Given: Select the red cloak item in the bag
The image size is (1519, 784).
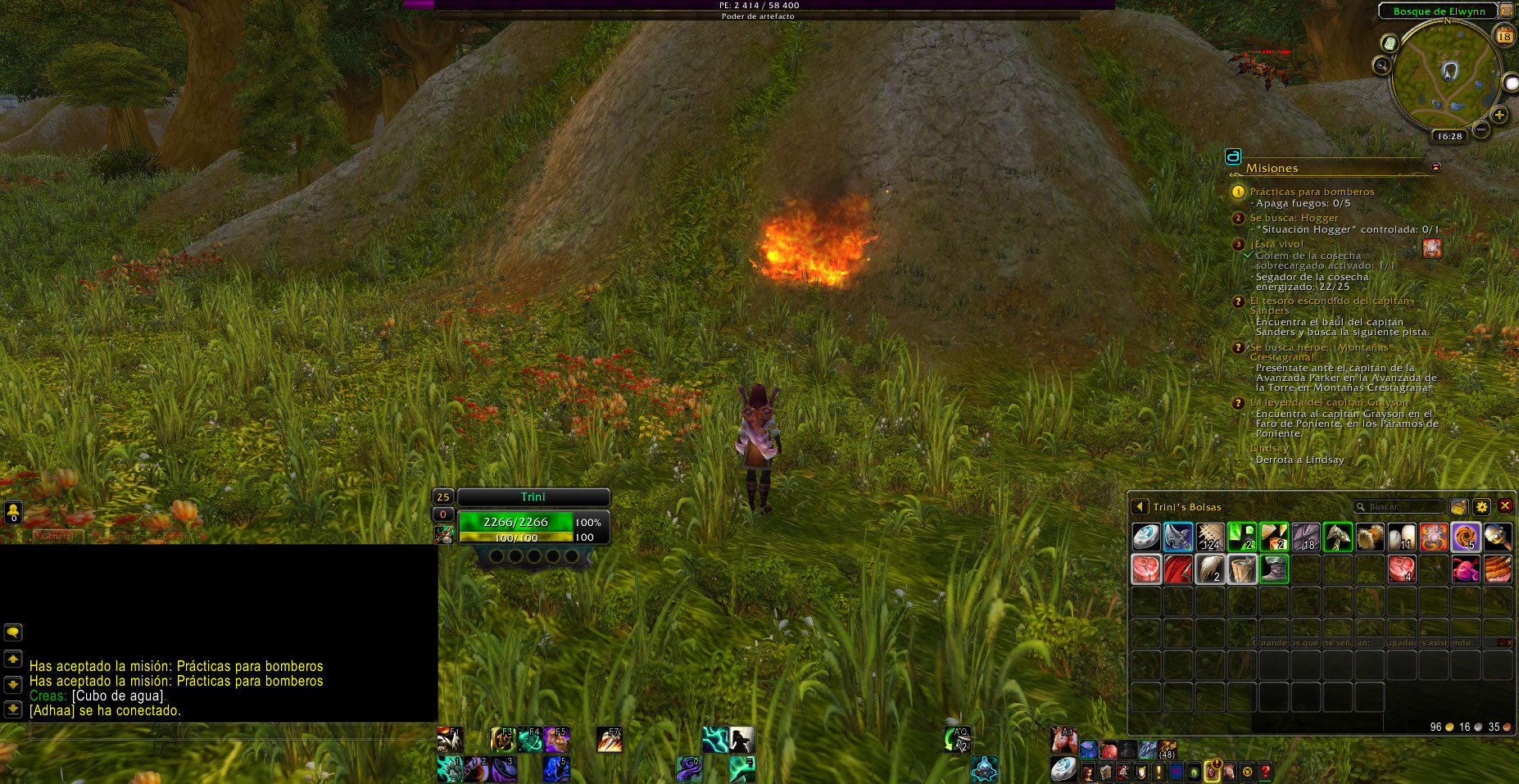Looking at the screenshot, I should (x=1178, y=569).
